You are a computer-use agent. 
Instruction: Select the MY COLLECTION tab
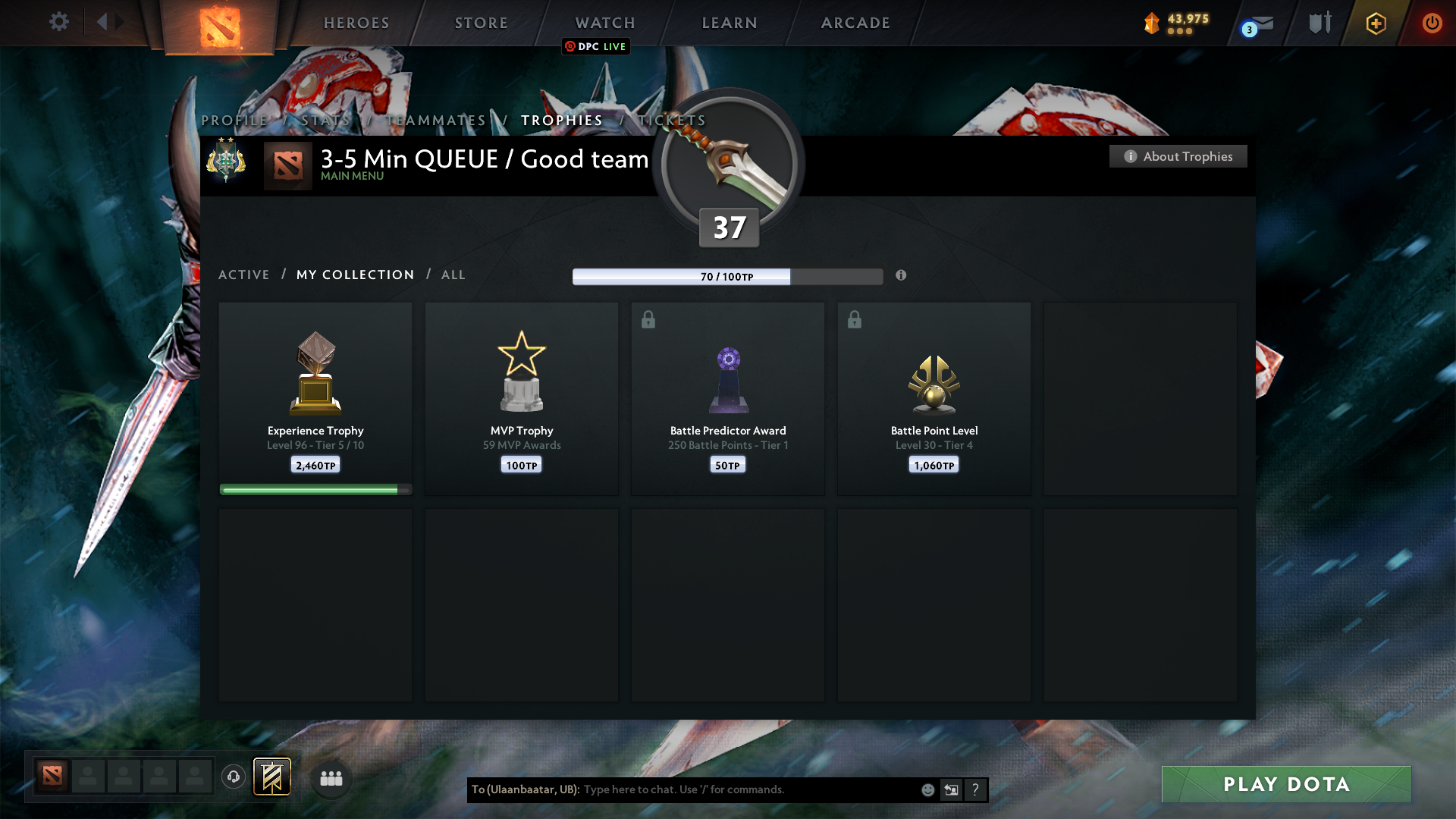(x=354, y=275)
